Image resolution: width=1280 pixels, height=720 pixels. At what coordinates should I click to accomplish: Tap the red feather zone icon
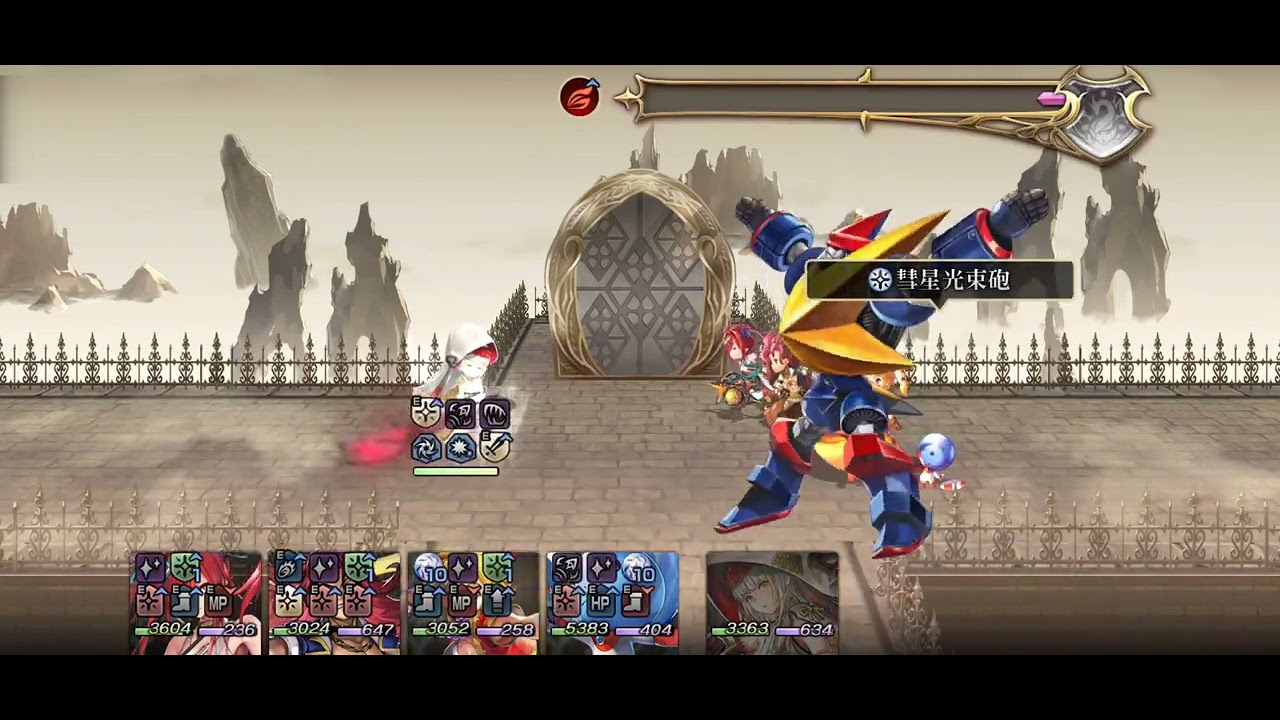[x=580, y=97]
